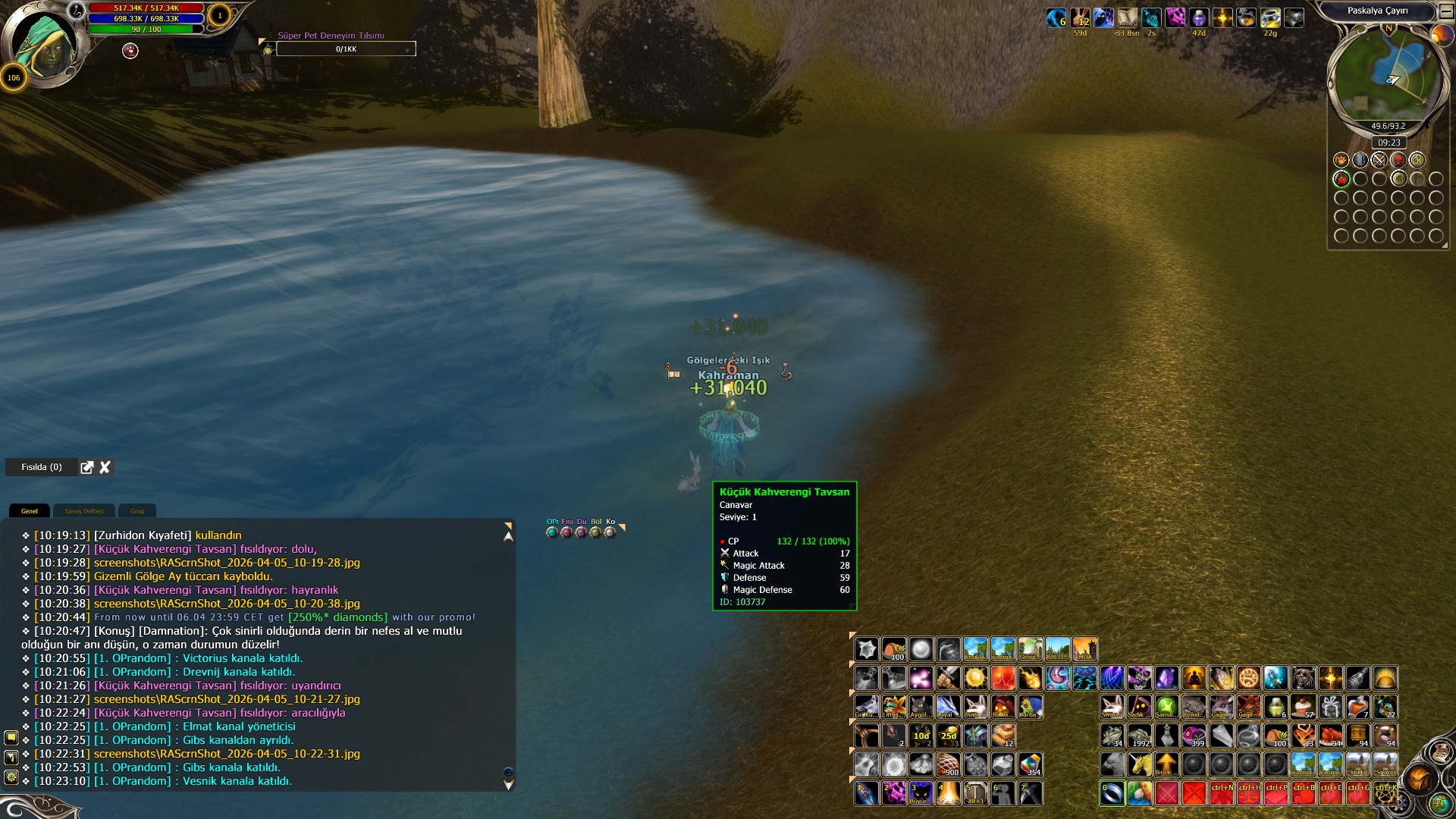Open chat settings gear icon
Image resolution: width=1456 pixels, height=819 pixels.
tap(11, 777)
